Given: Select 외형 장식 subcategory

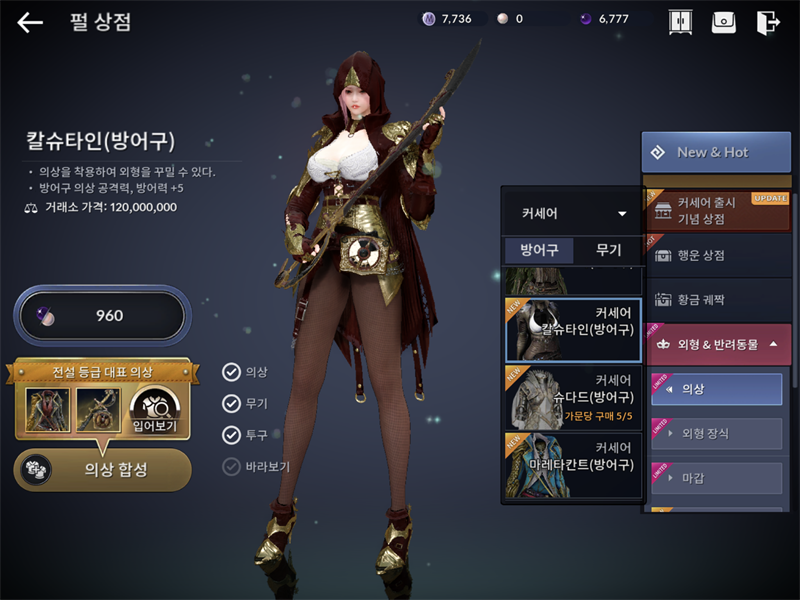Looking at the screenshot, I should [x=715, y=433].
